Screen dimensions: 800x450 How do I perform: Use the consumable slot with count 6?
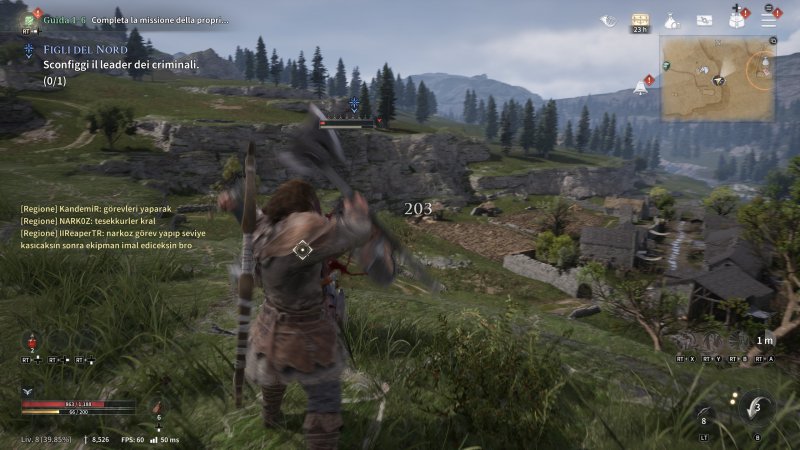[x=157, y=407]
